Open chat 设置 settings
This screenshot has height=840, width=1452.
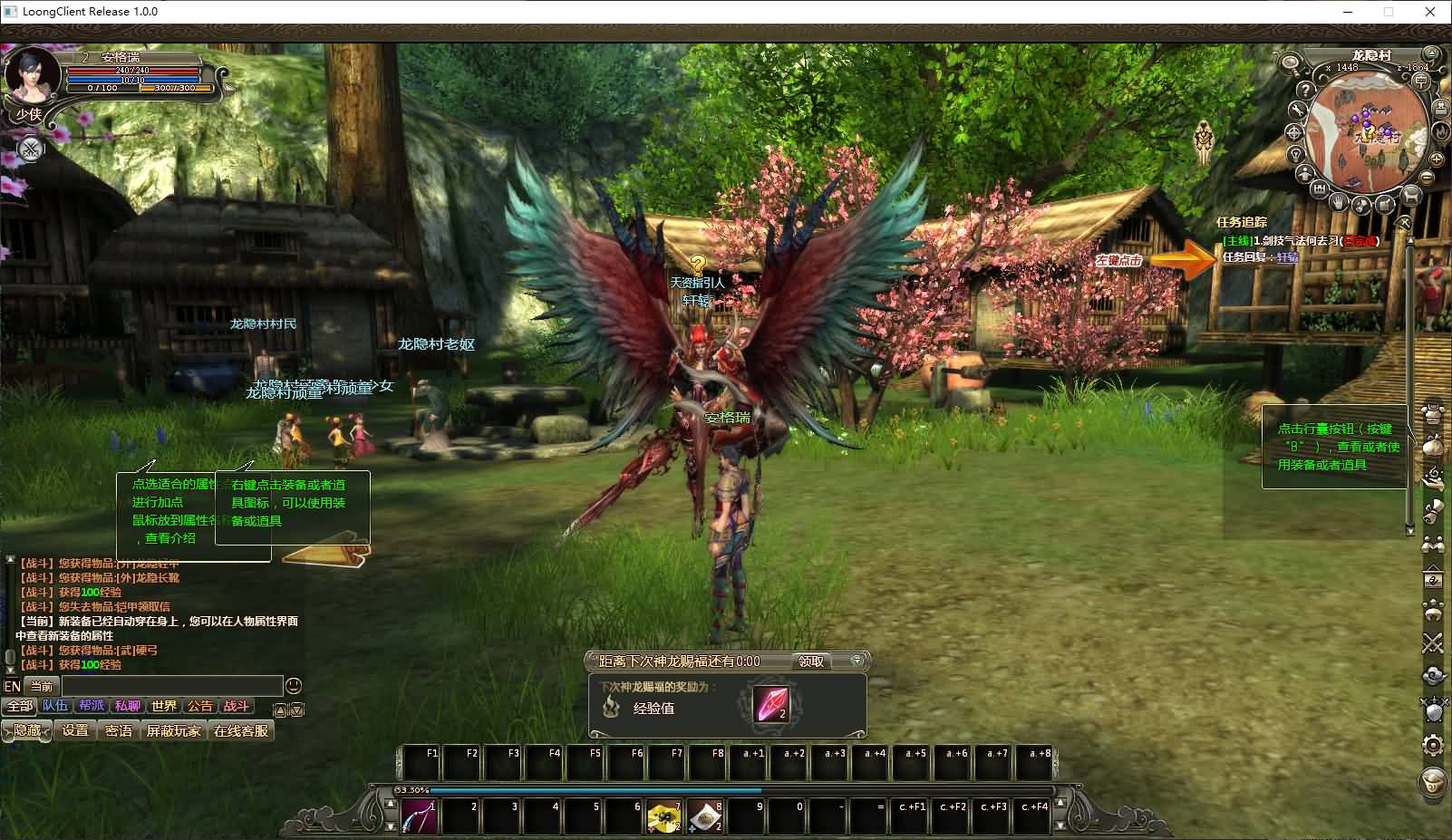[x=75, y=730]
